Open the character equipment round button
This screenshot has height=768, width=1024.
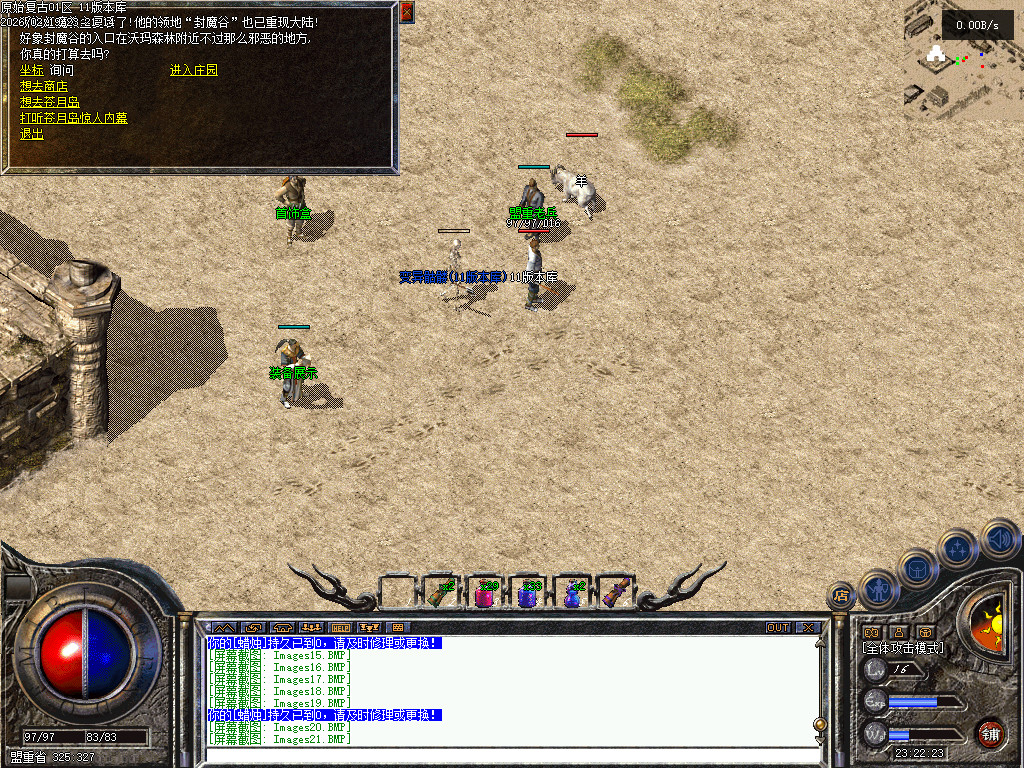pyautogui.click(x=880, y=590)
